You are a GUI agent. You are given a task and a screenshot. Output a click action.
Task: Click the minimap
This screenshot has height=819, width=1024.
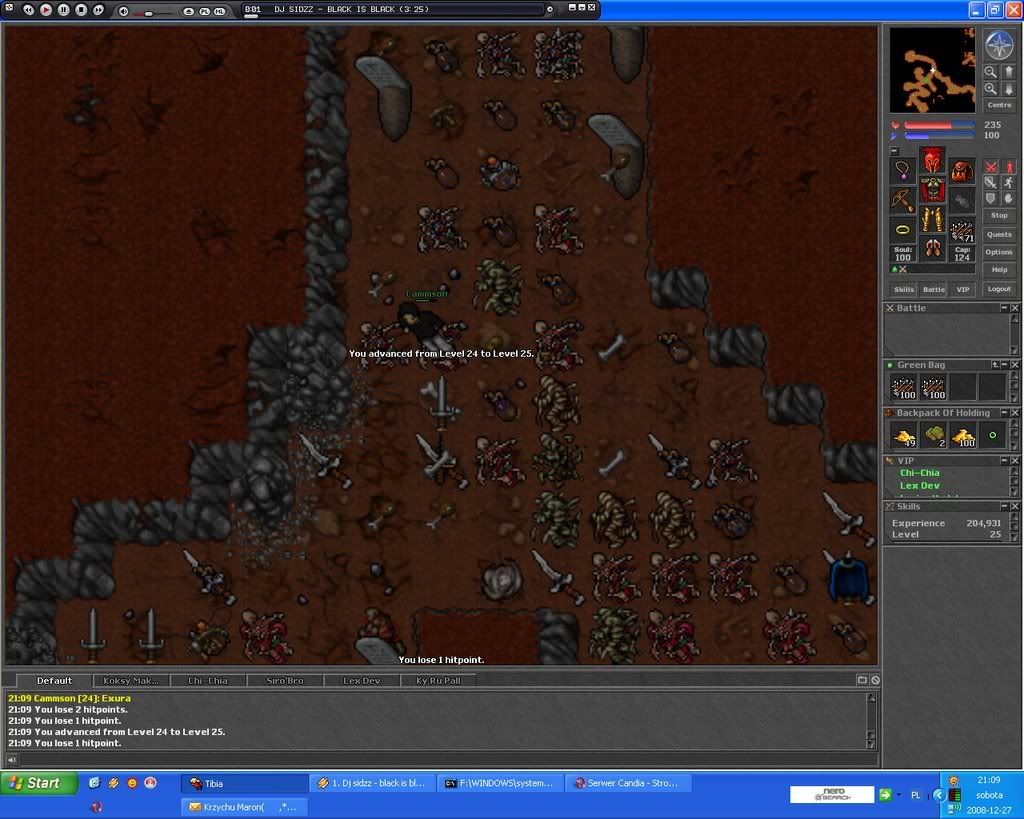pos(933,69)
